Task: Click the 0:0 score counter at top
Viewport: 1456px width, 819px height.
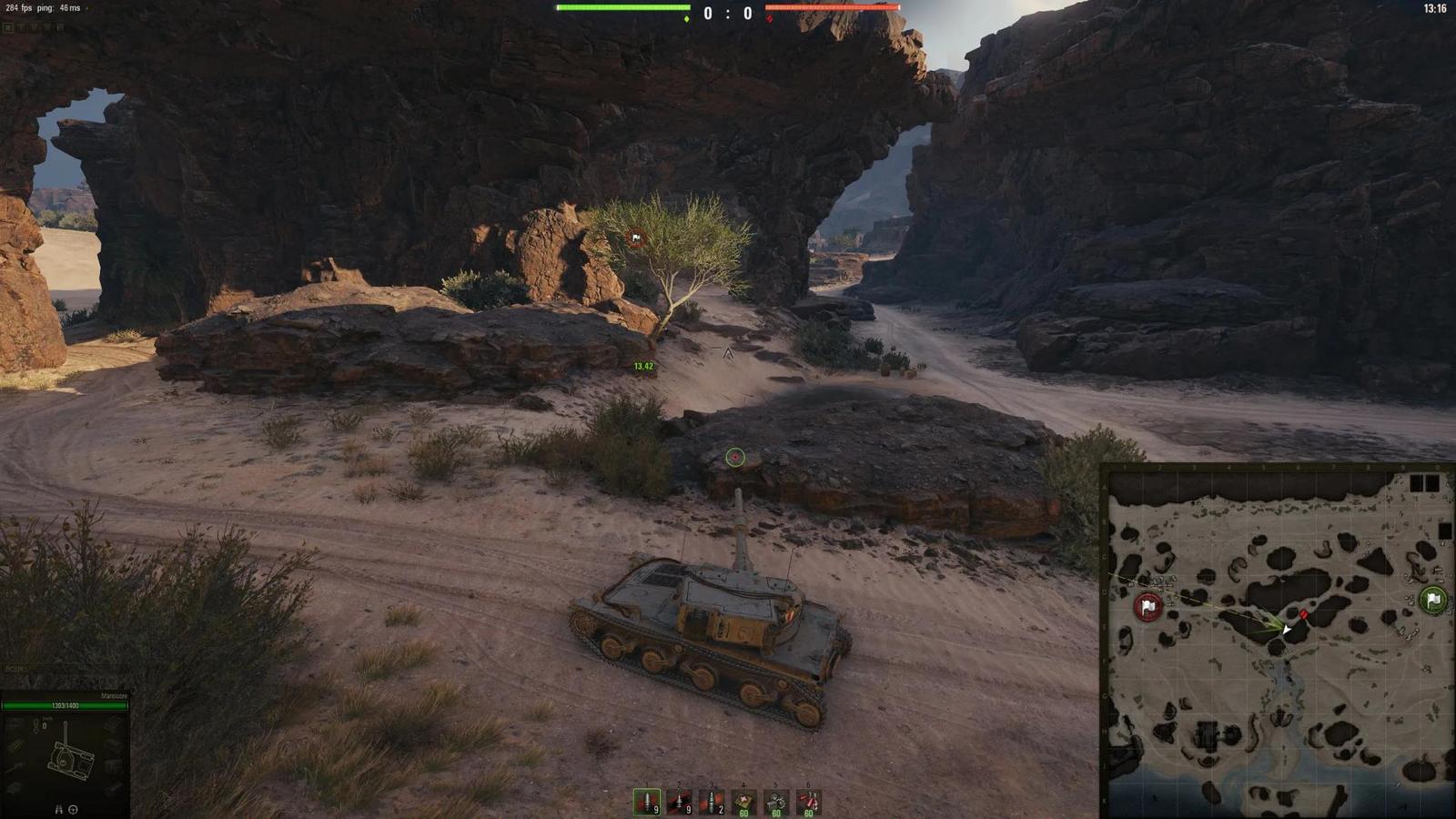Action: point(728,13)
